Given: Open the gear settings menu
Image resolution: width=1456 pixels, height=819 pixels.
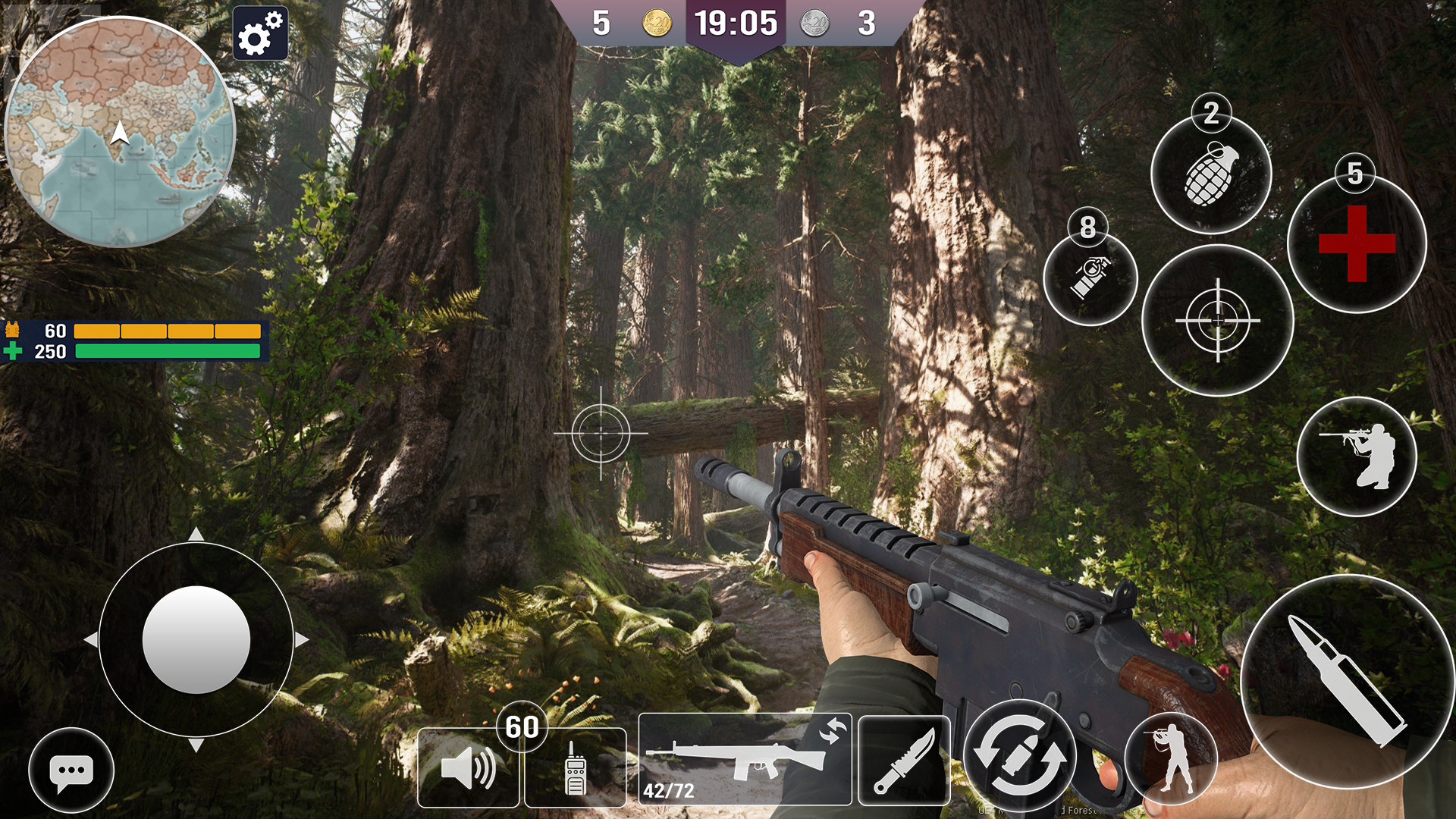Looking at the screenshot, I should [x=260, y=33].
